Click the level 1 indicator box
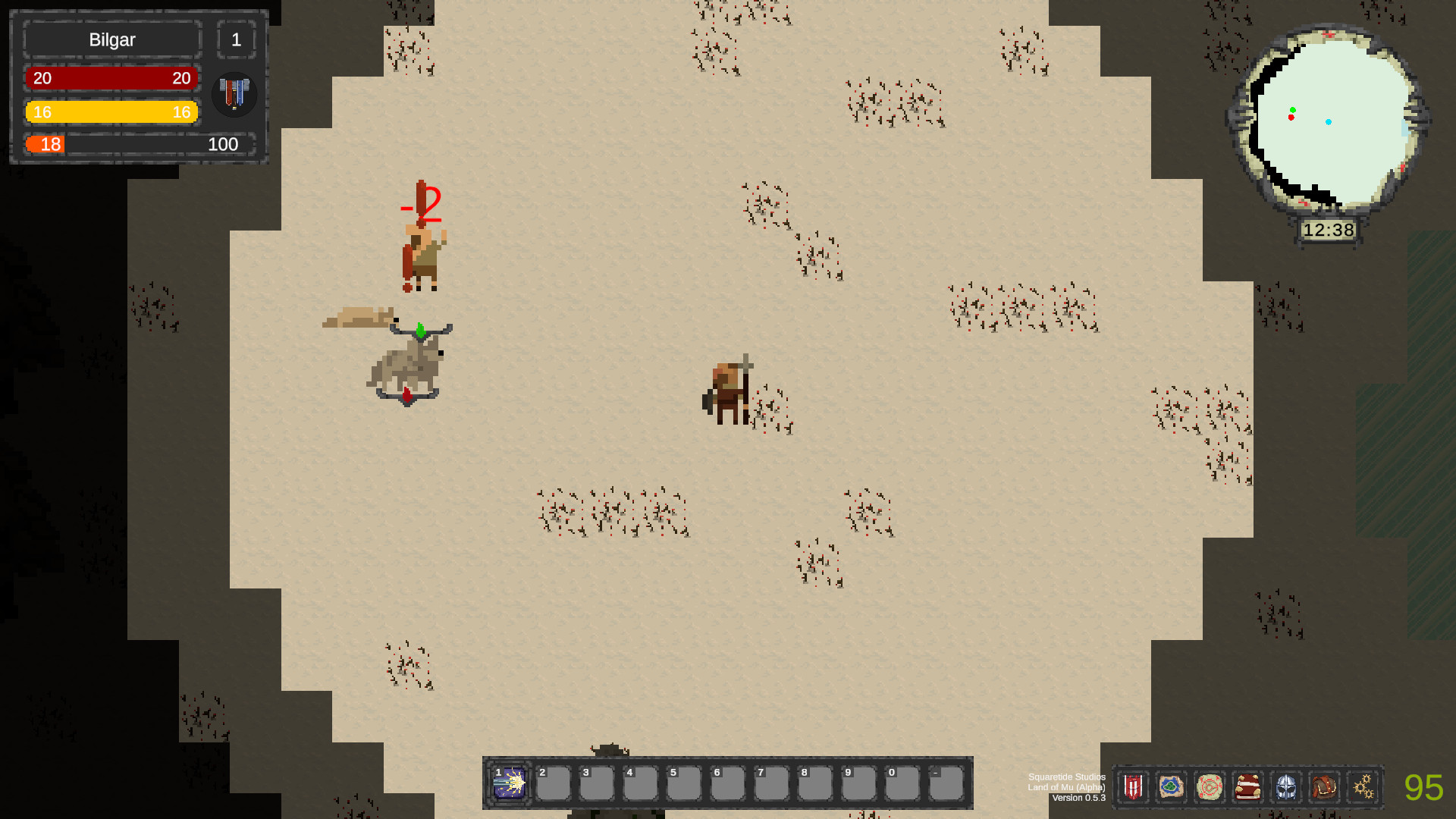 [237, 39]
